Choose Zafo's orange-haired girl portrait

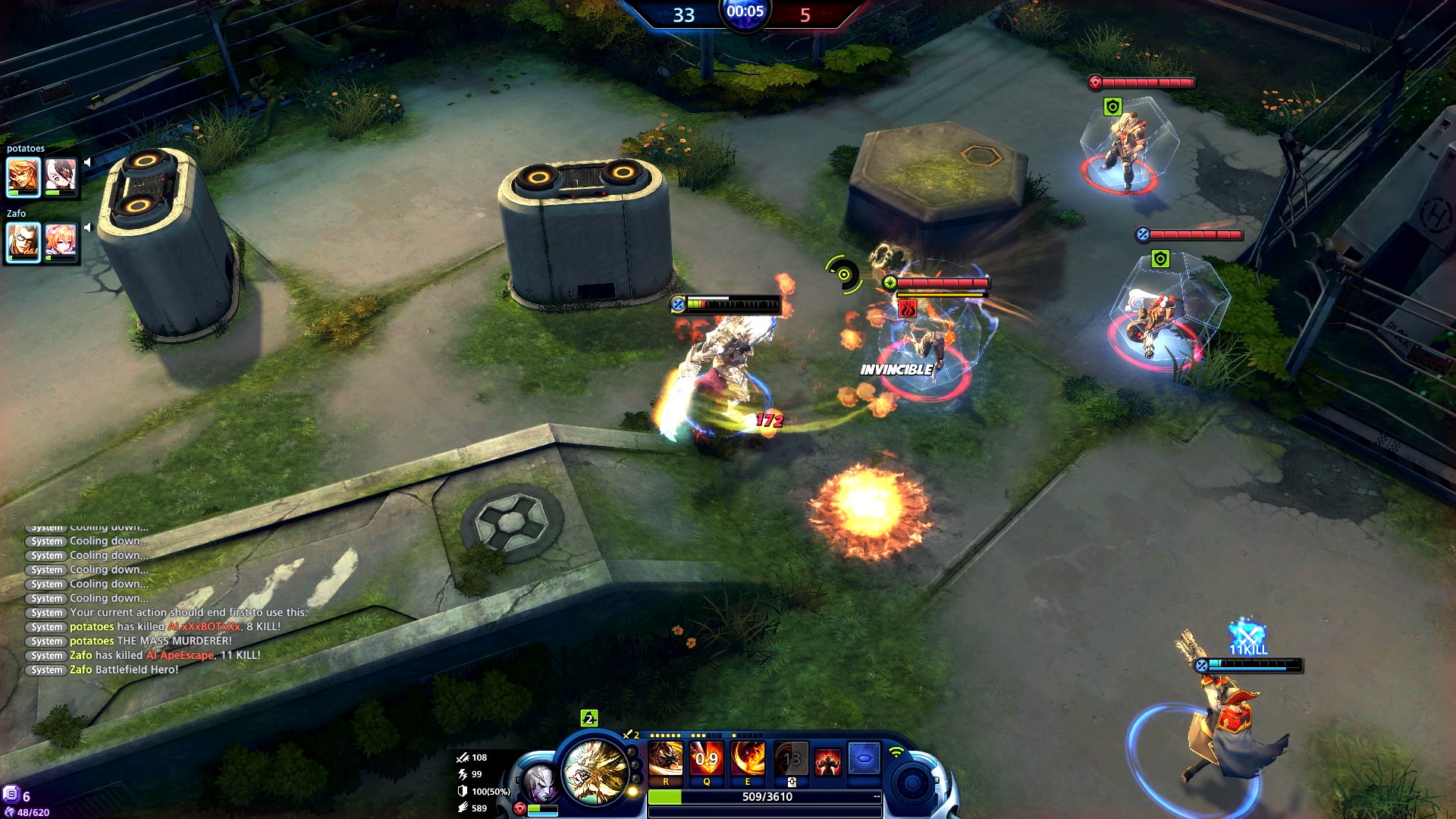click(61, 242)
